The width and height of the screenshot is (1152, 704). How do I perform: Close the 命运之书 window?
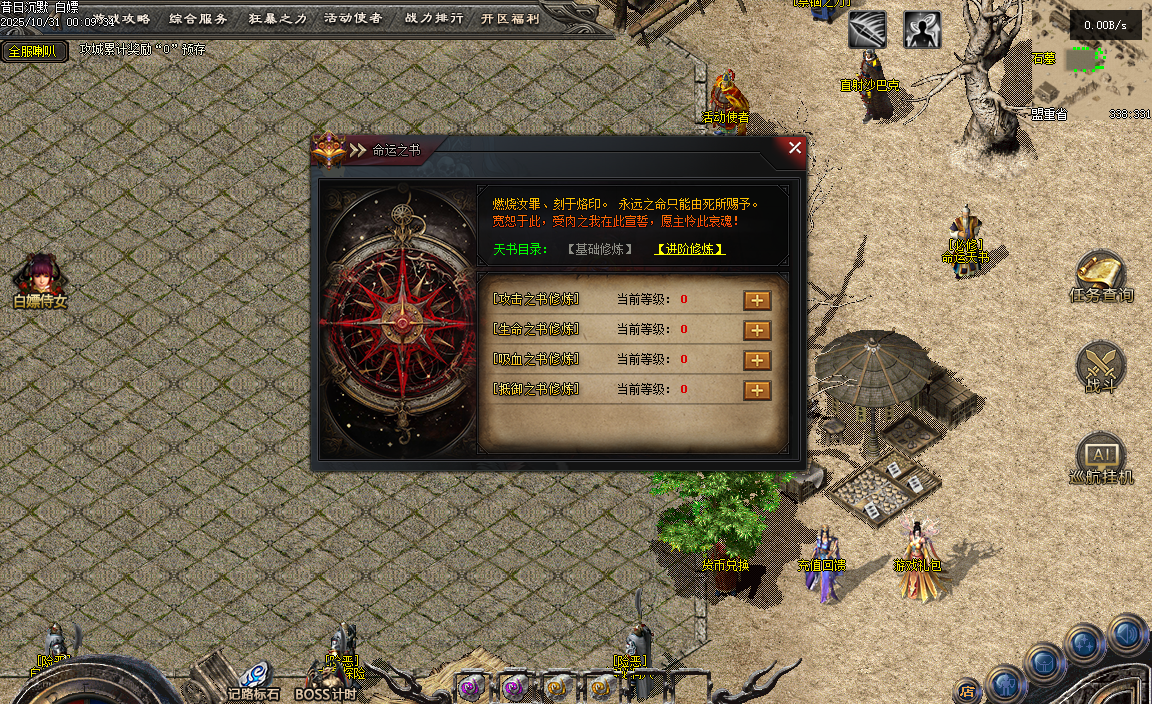tap(795, 148)
